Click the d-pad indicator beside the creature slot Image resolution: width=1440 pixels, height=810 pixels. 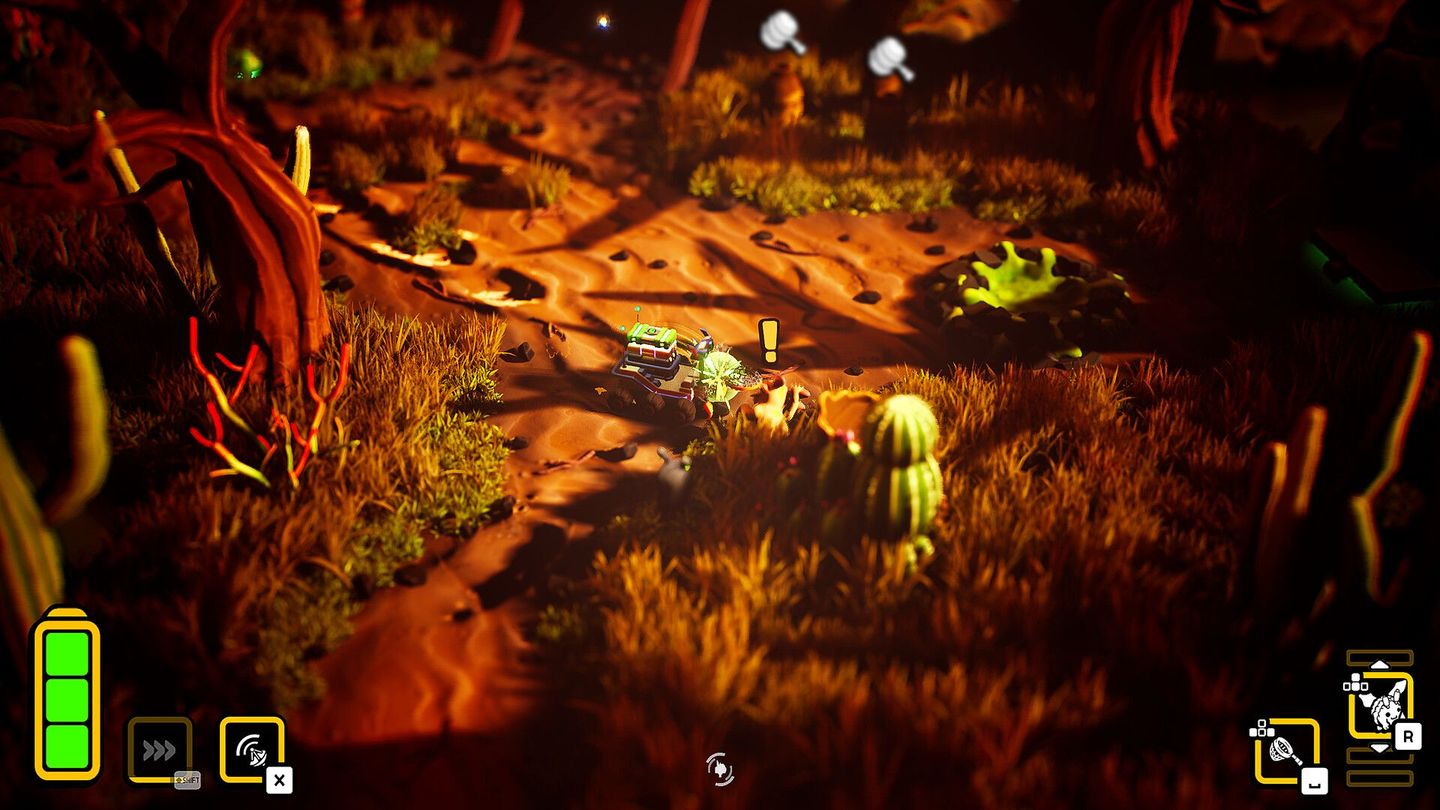pyautogui.click(x=1355, y=683)
